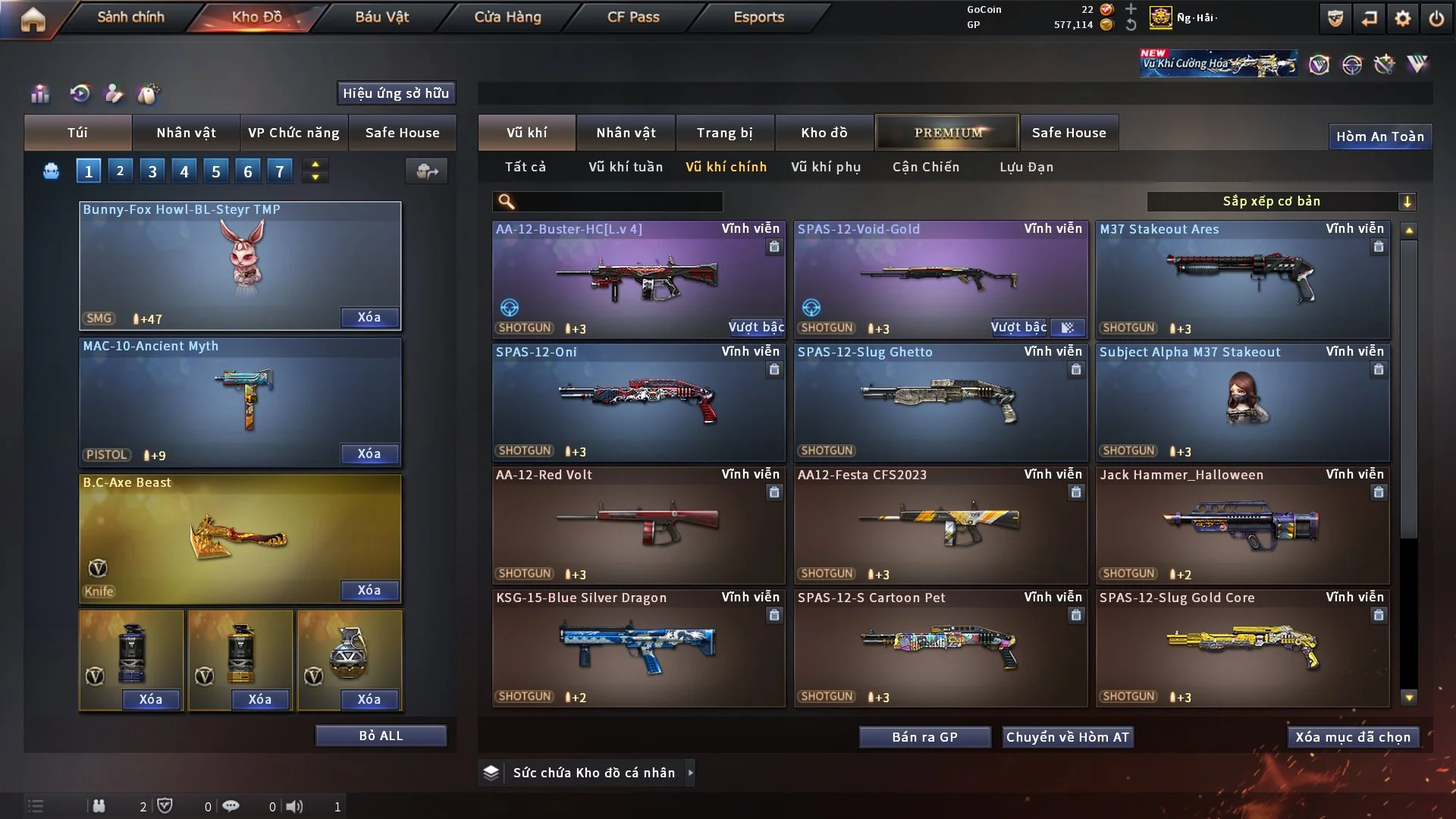Go to the Sảnh chính lobby tab
This screenshot has height=819, width=1456.
(130, 17)
